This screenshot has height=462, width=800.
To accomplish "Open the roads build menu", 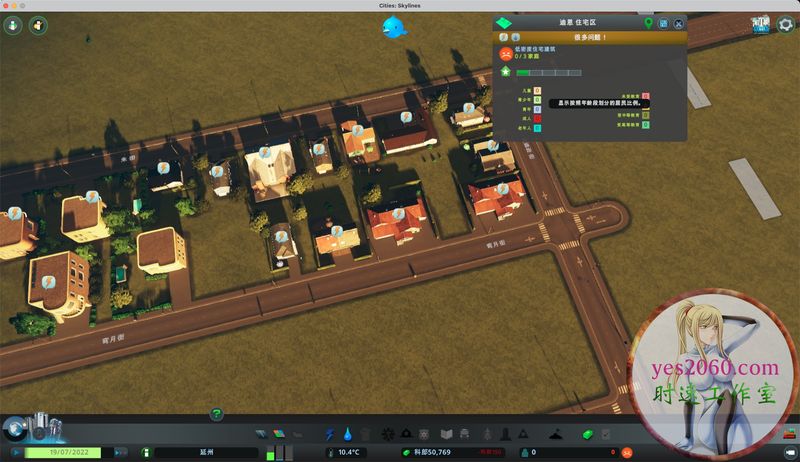I will click(x=264, y=435).
